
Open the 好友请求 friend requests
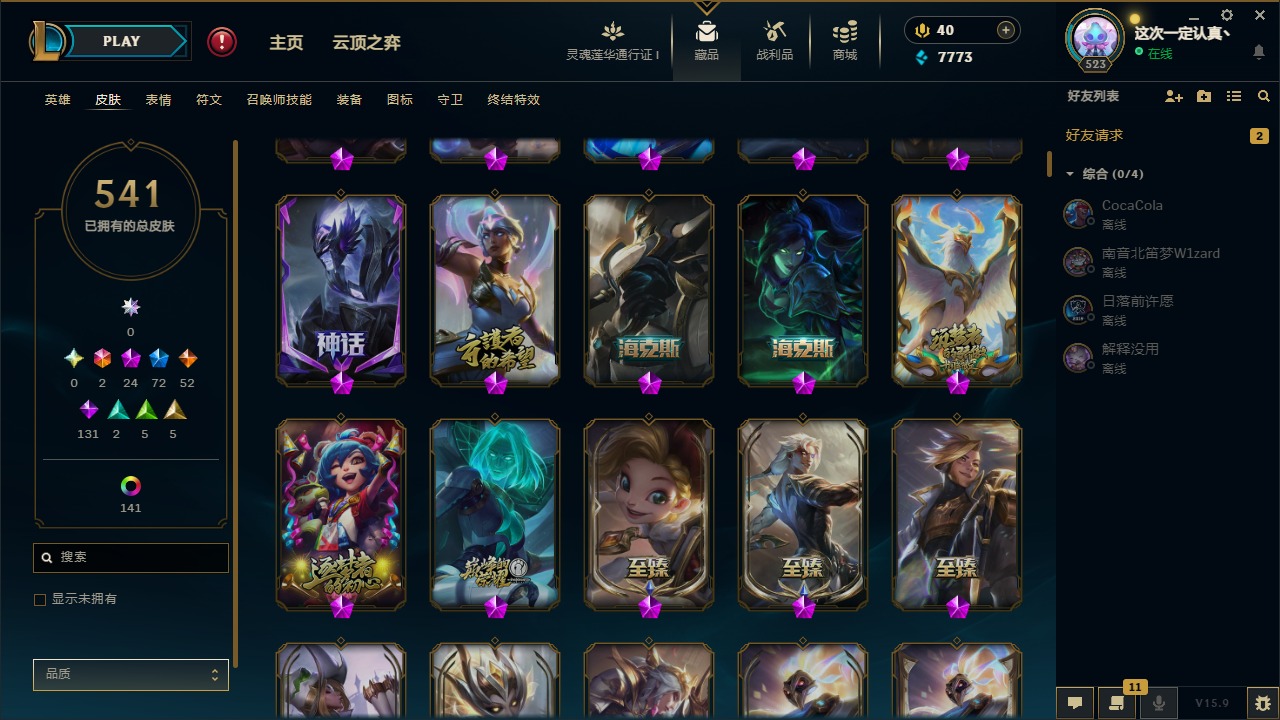(x=1095, y=135)
